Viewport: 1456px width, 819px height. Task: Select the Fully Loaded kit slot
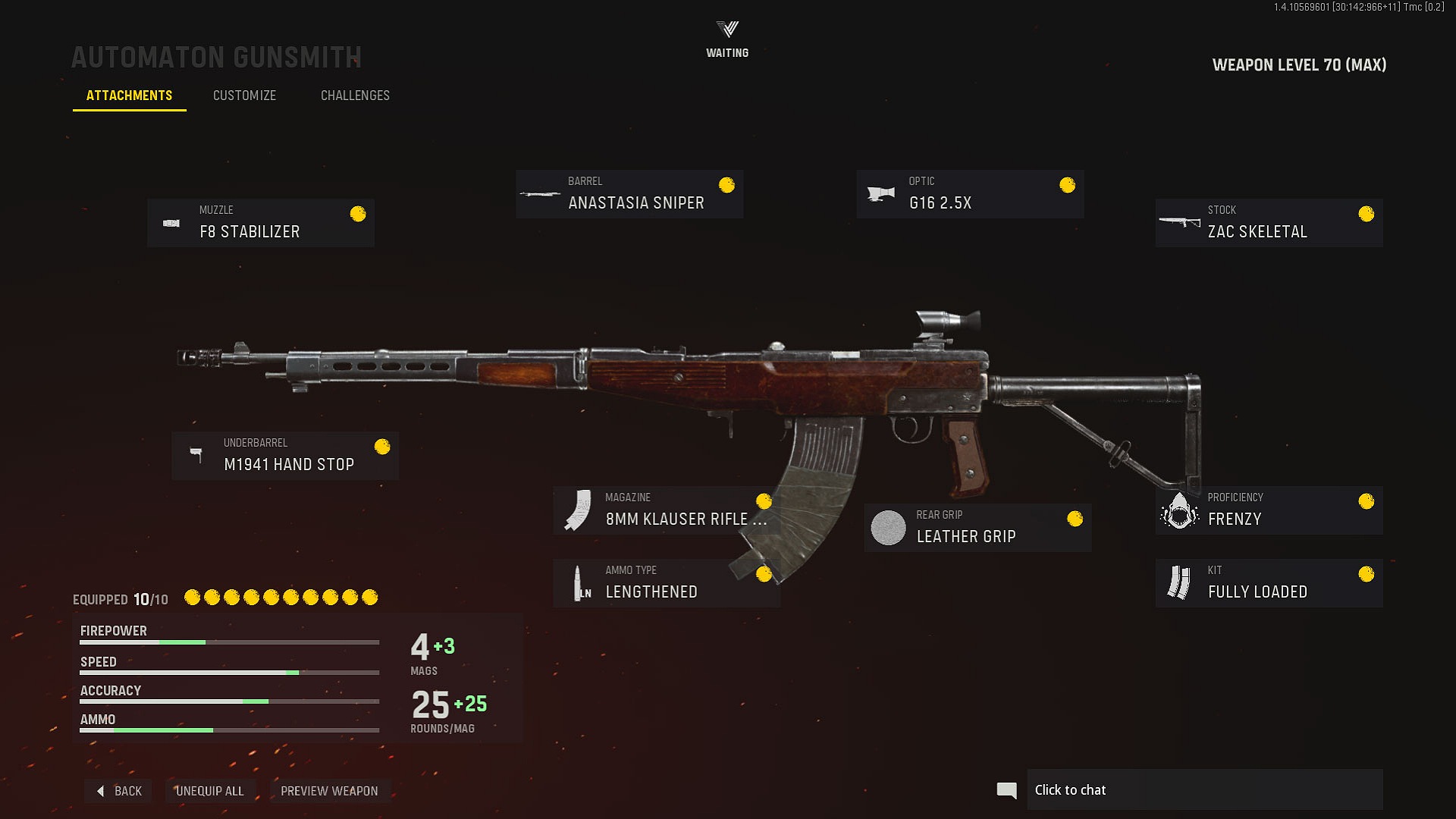tap(1269, 583)
